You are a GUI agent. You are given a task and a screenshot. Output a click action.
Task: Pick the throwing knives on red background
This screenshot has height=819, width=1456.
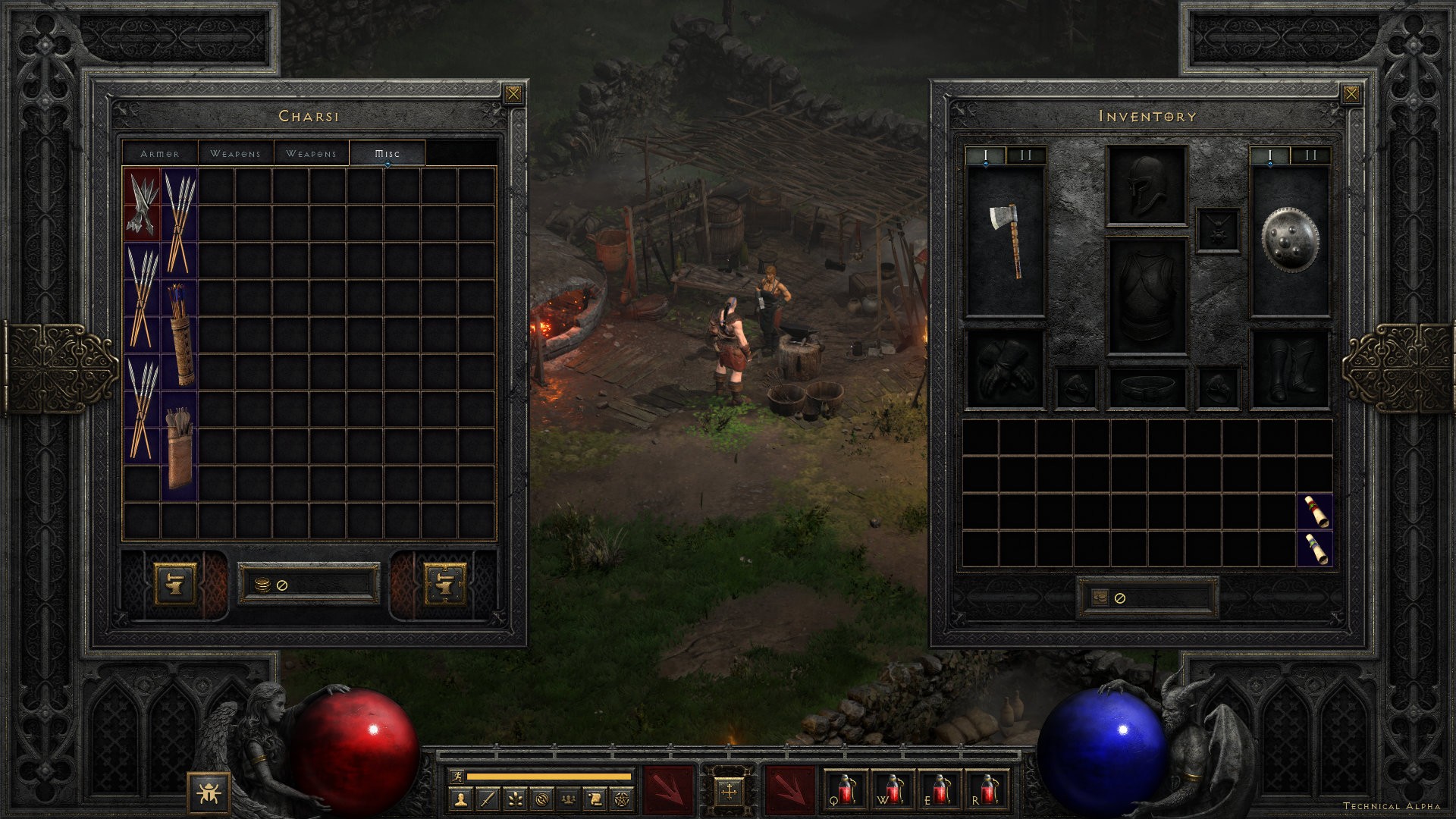tap(142, 204)
